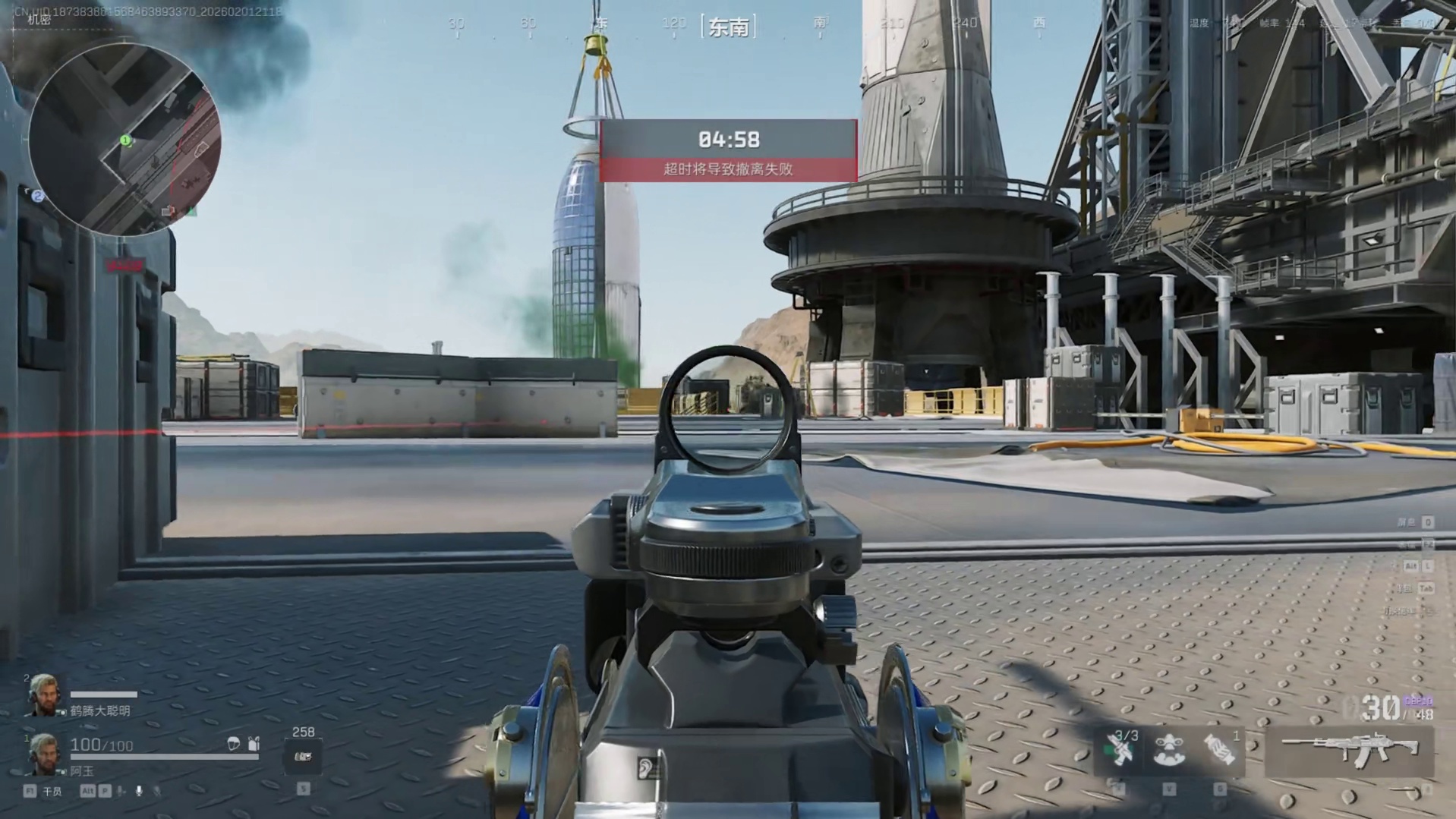Select the ammo item slot showing 258
The height and width of the screenshot is (819, 1456).
pyautogui.click(x=303, y=755)
